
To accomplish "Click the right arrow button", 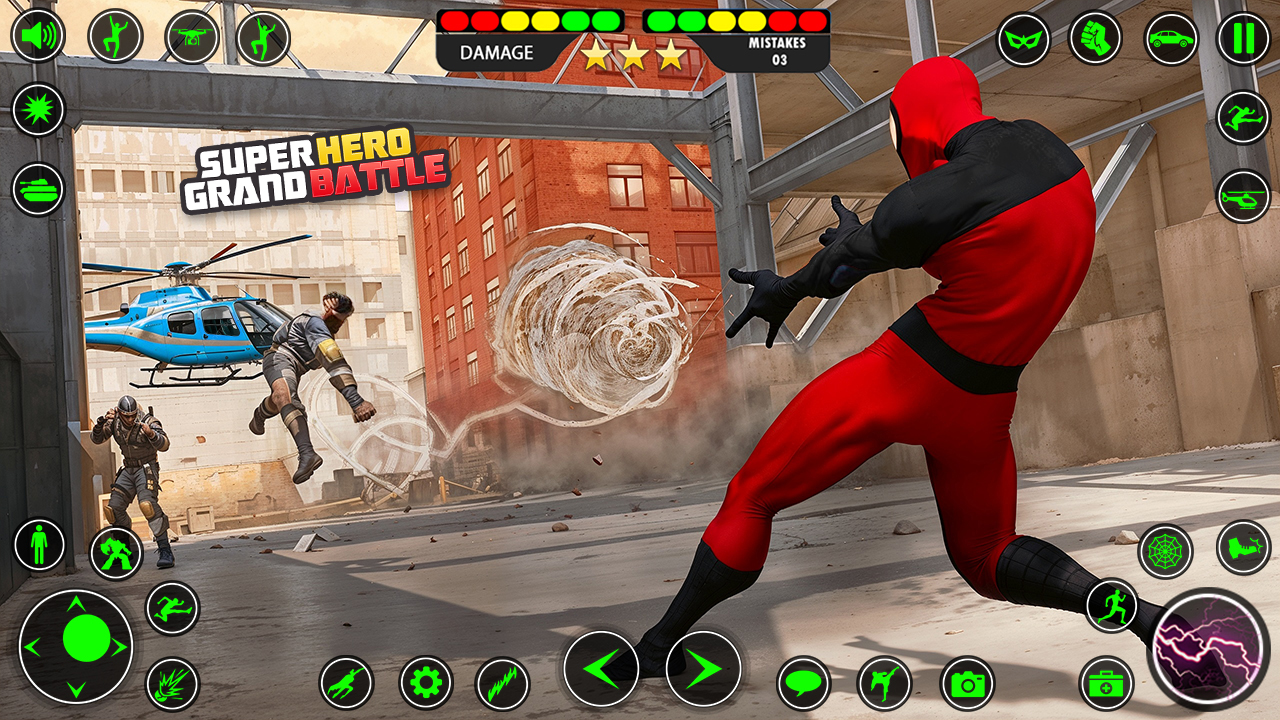I will click(703, 668).
